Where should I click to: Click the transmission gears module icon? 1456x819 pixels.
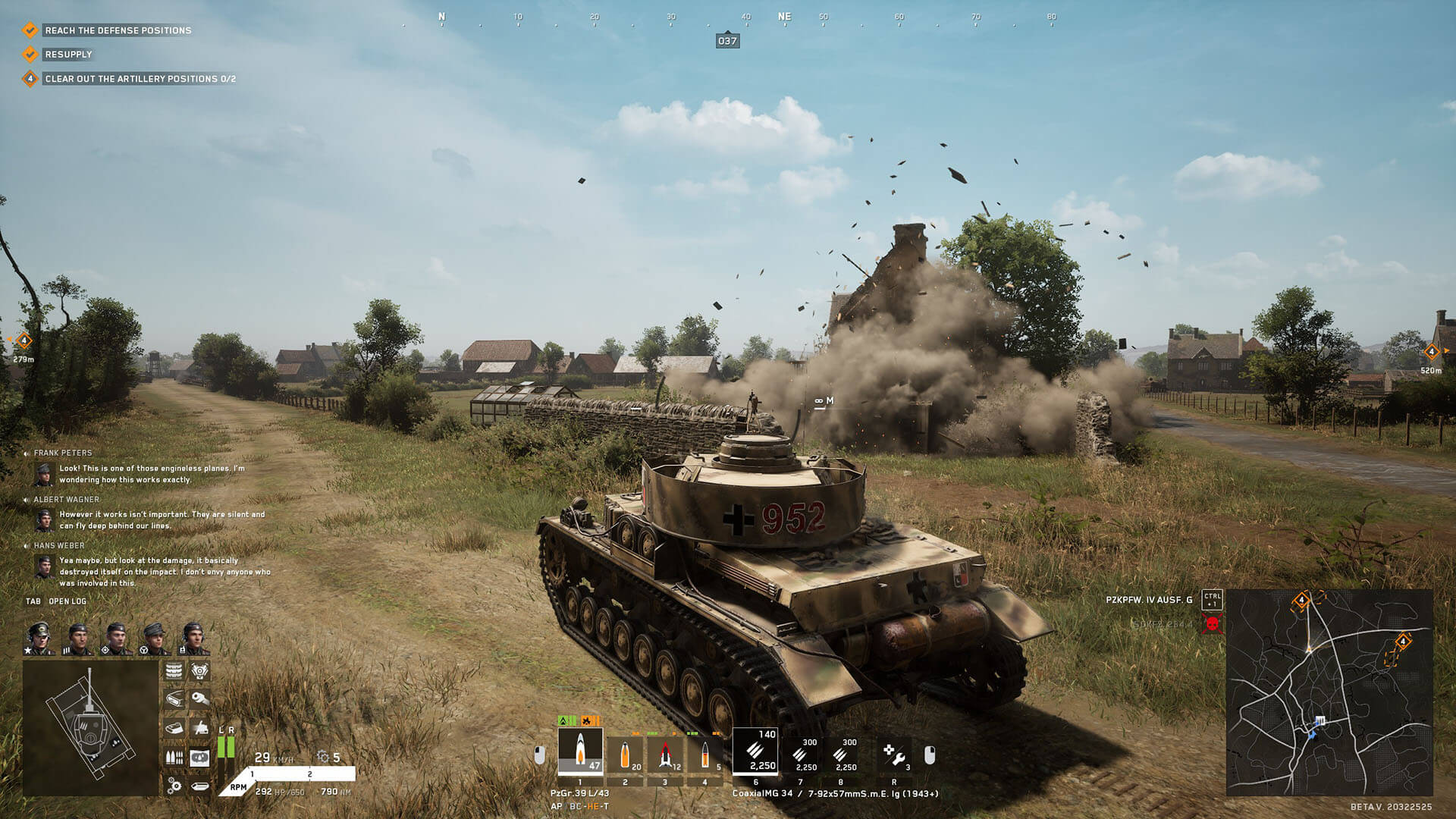tap(174, 786)
